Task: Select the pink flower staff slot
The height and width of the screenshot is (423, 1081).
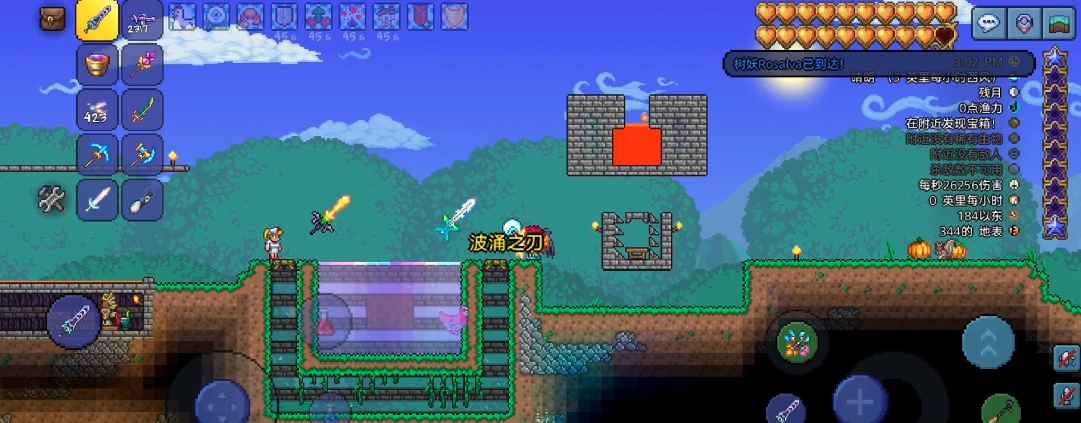Action: 142,65
